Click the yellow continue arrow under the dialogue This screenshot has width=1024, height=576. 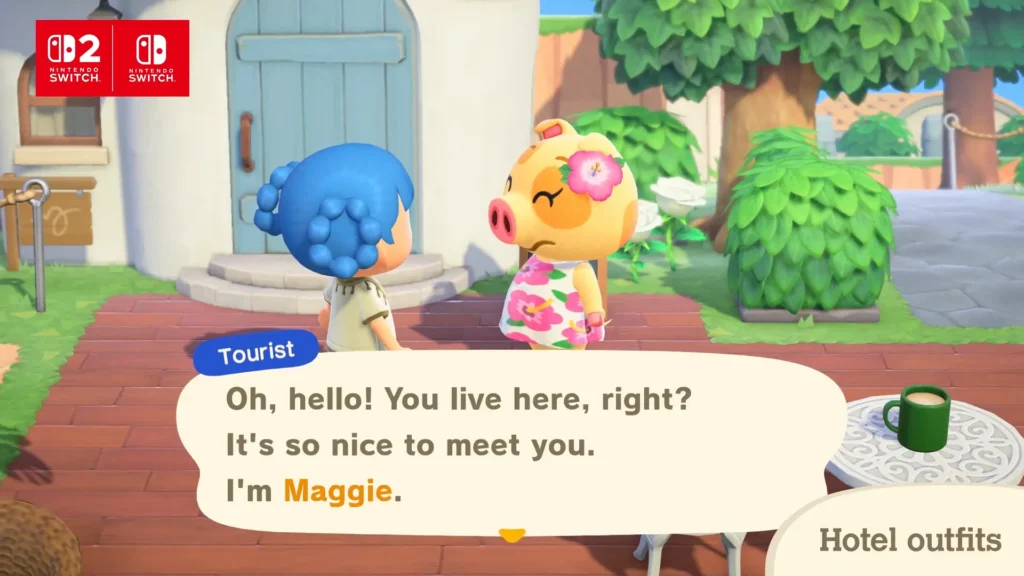(x=512, y=536)
